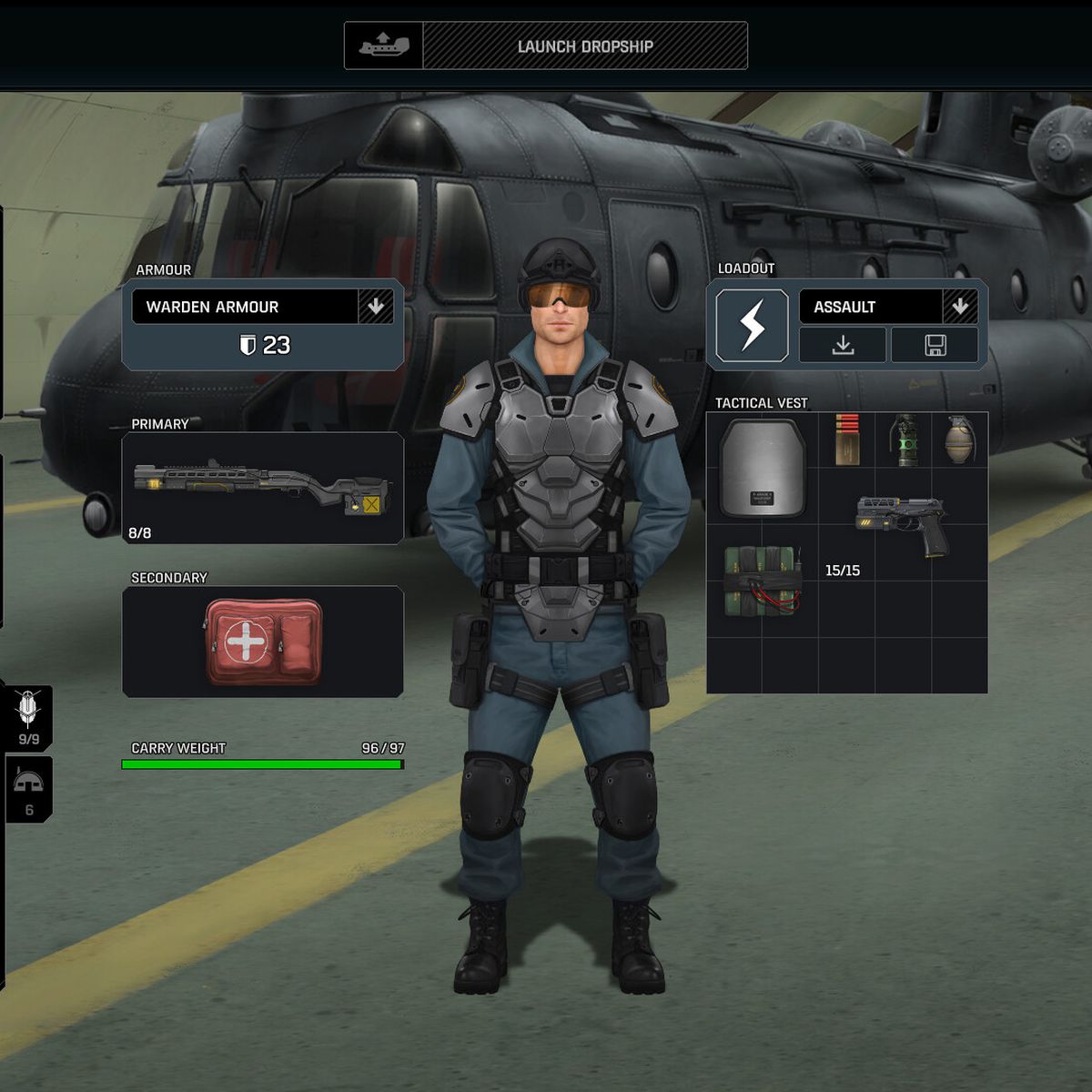1092x1092 pixels.
Task: Open the Assault loadout dropdown
Action: [x=960, y=308]
